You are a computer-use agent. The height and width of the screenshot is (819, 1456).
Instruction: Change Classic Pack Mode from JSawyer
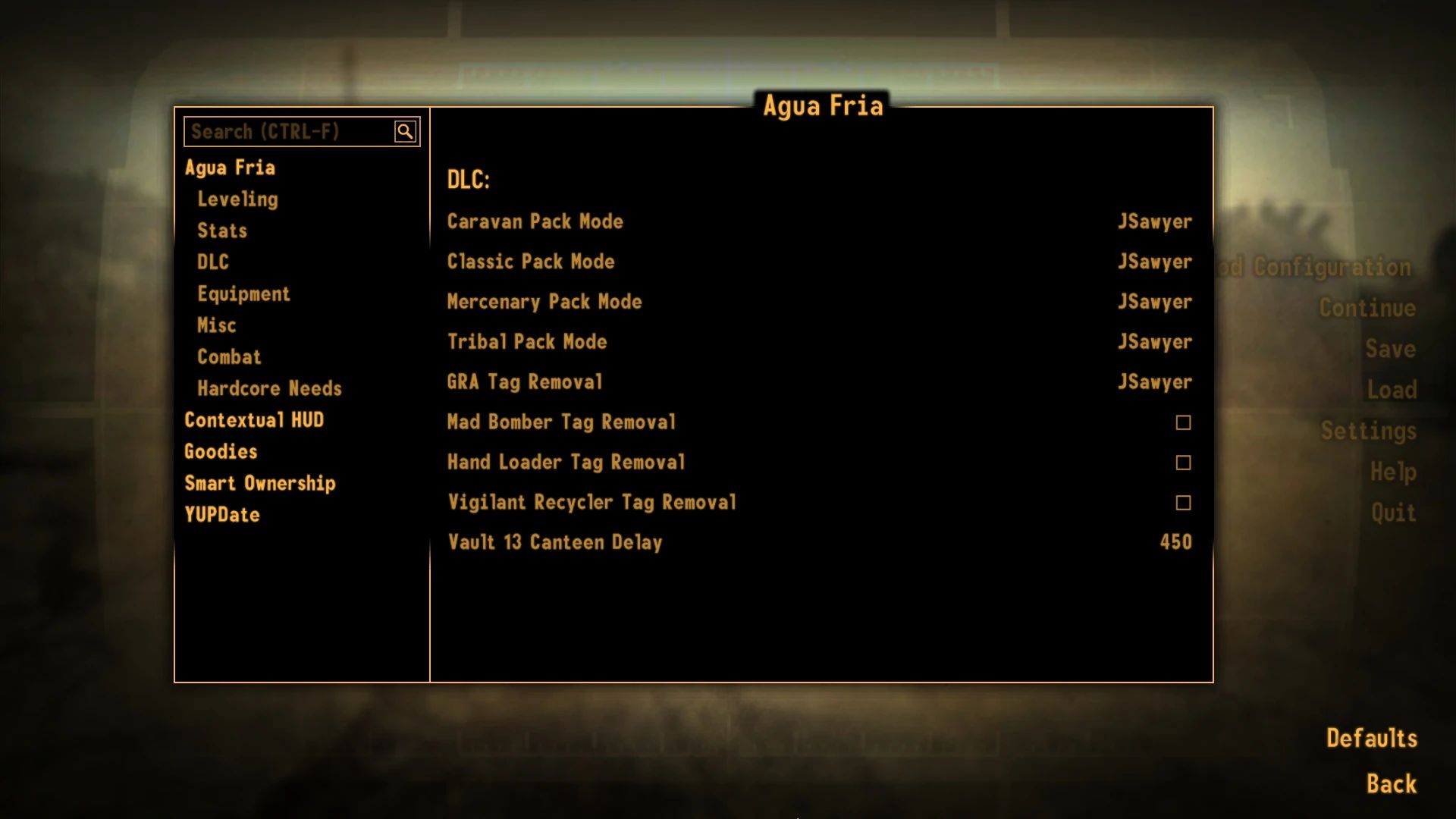click(1154, 262)
